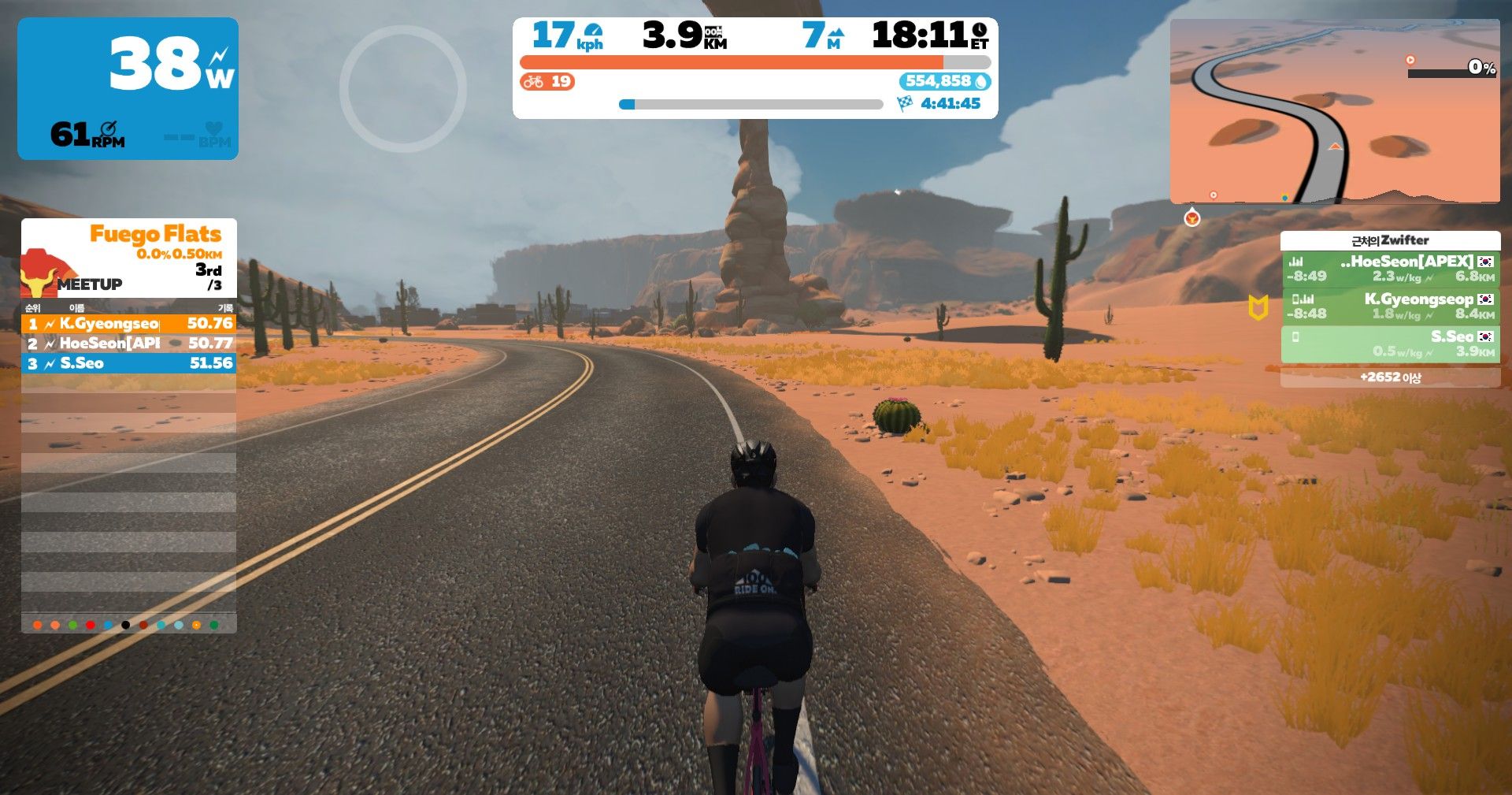The image size is (1512, 795).
Task: Click the +2652 more riders row
Action: pos(1390,377)
